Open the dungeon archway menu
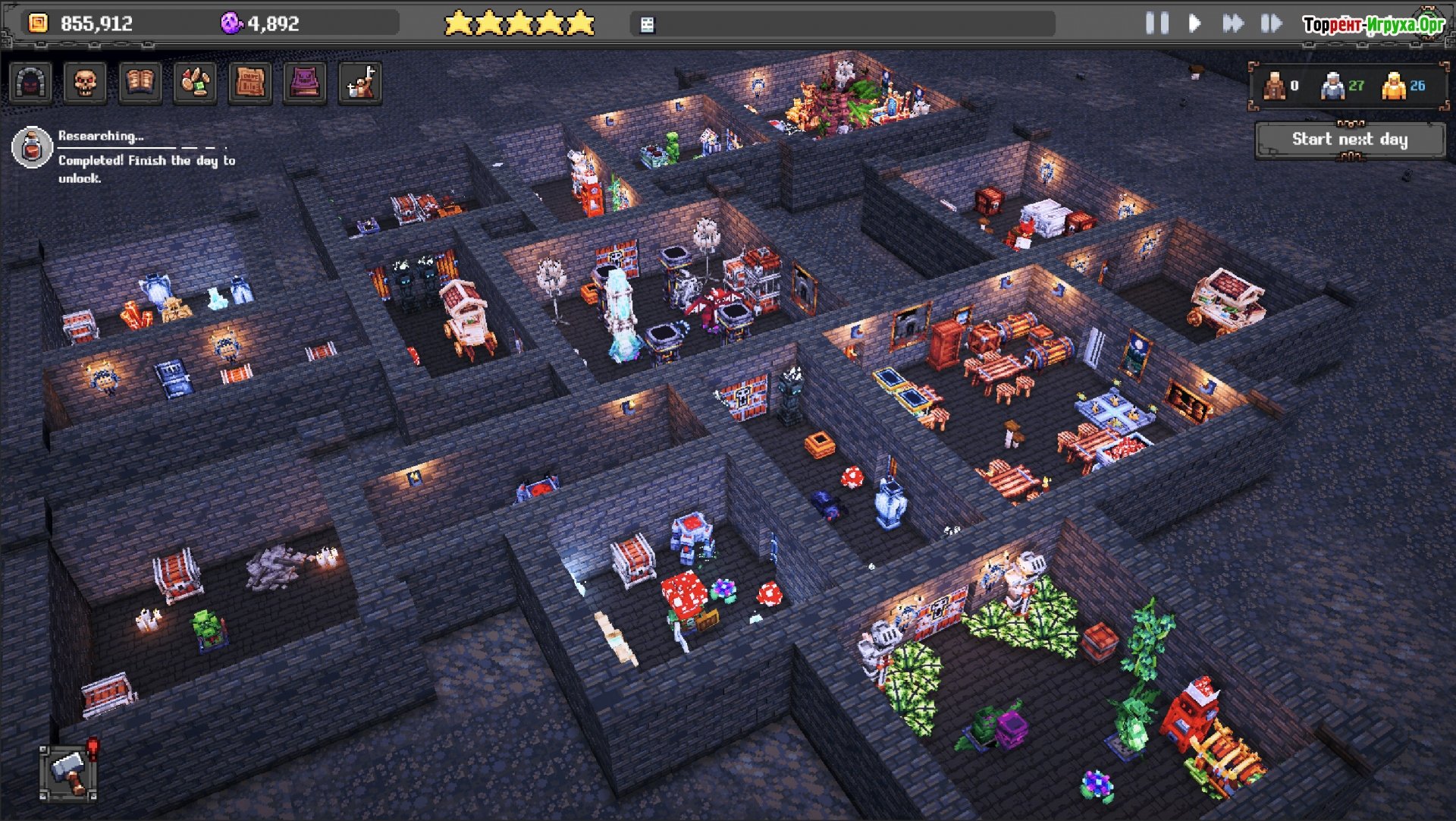 (30, 83)
